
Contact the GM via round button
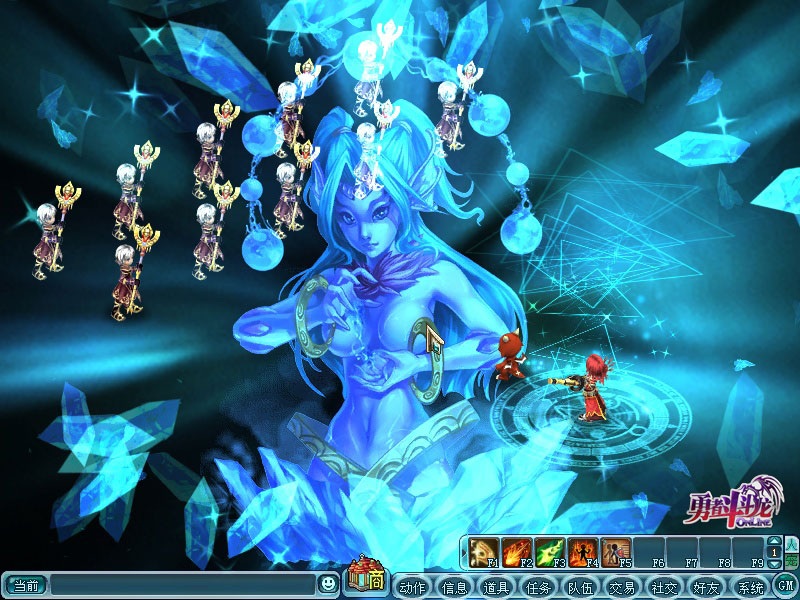pos(786,586)
